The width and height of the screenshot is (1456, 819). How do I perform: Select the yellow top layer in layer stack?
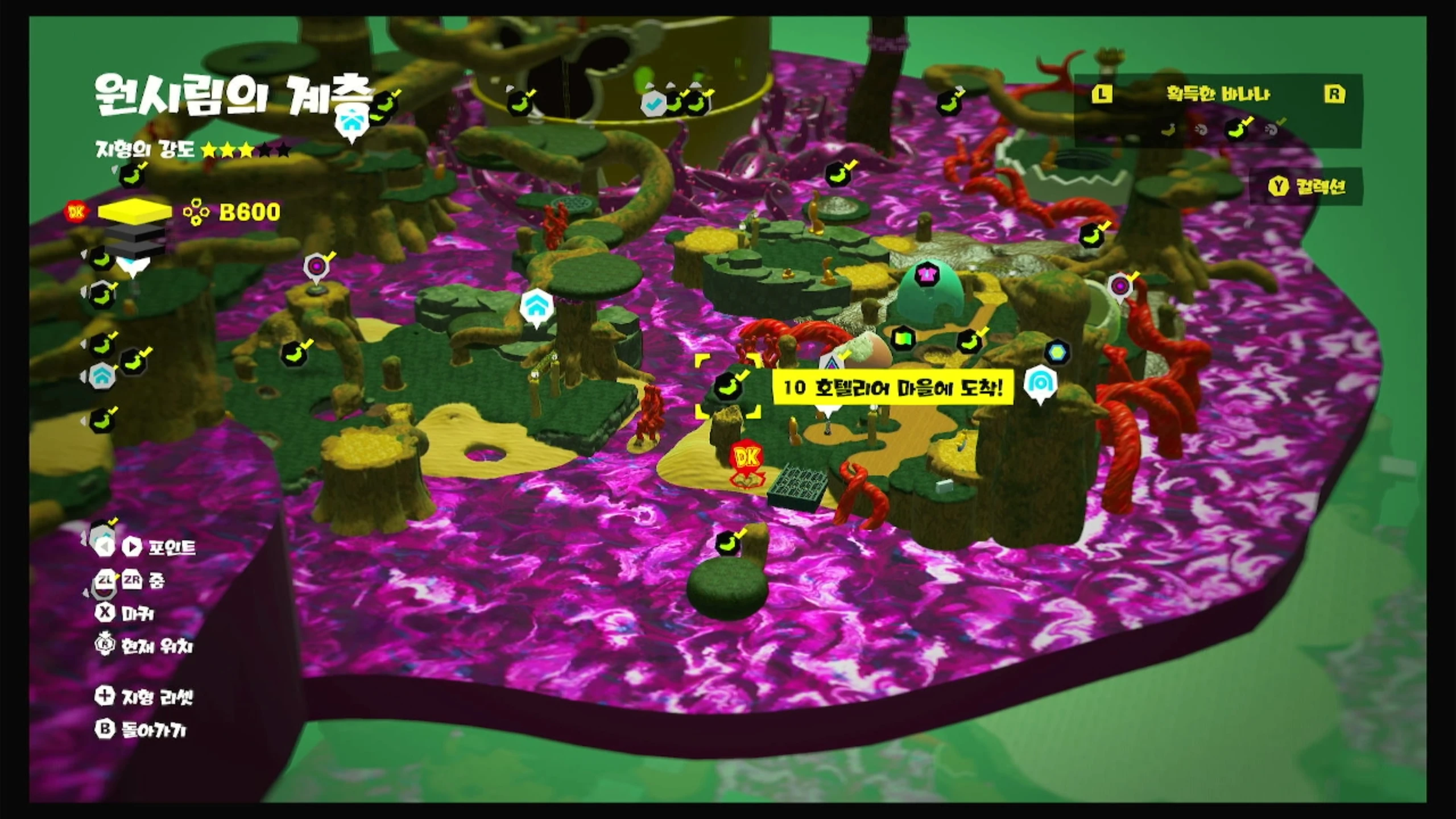pyautogui.click(x=135, y=211)
